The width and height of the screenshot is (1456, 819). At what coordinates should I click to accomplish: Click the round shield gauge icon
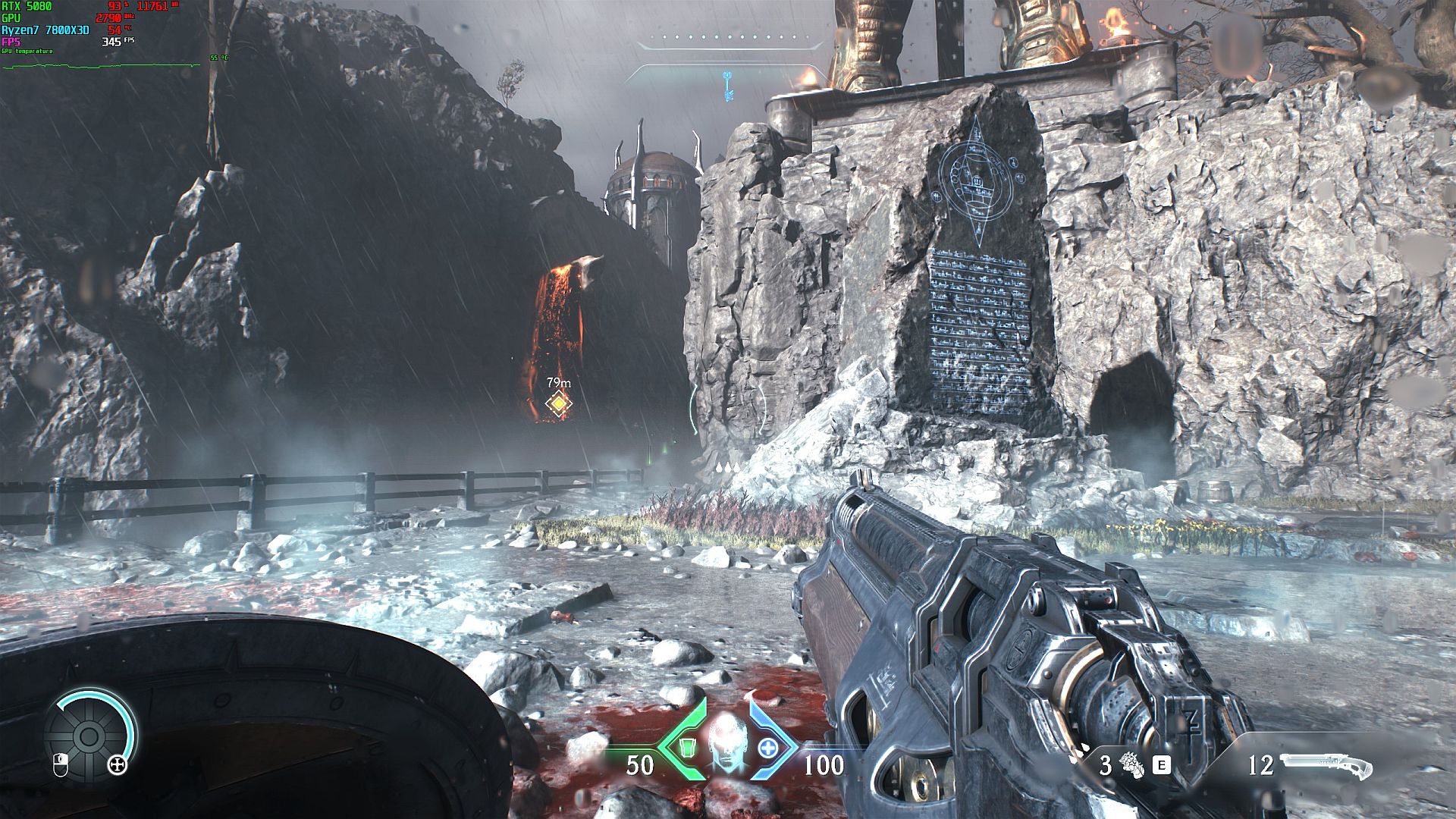pos(89,736)
